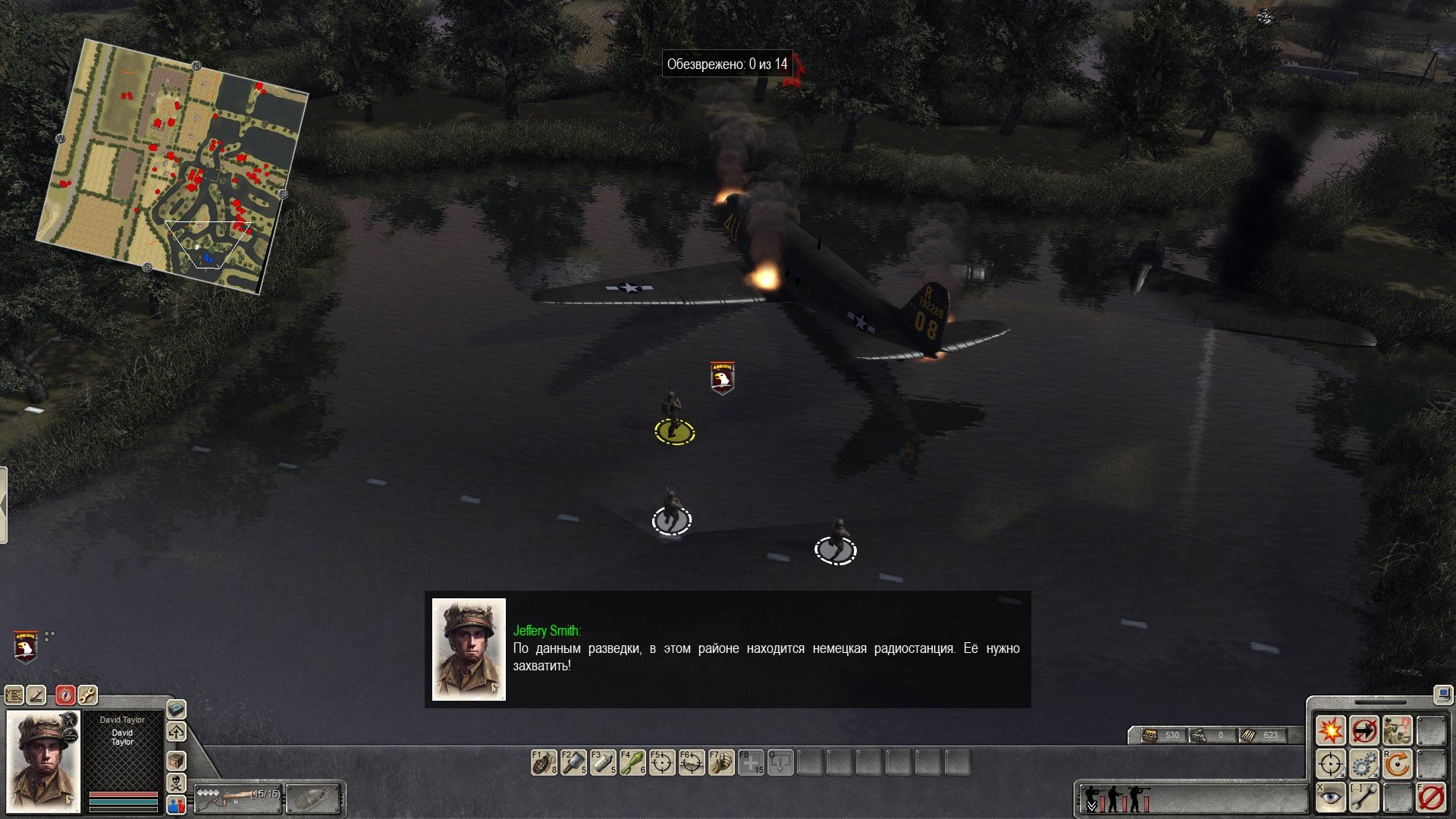Select David Taylor's portrait
The width and height of the screenshot is (1456, 819).
click(42, 761)
